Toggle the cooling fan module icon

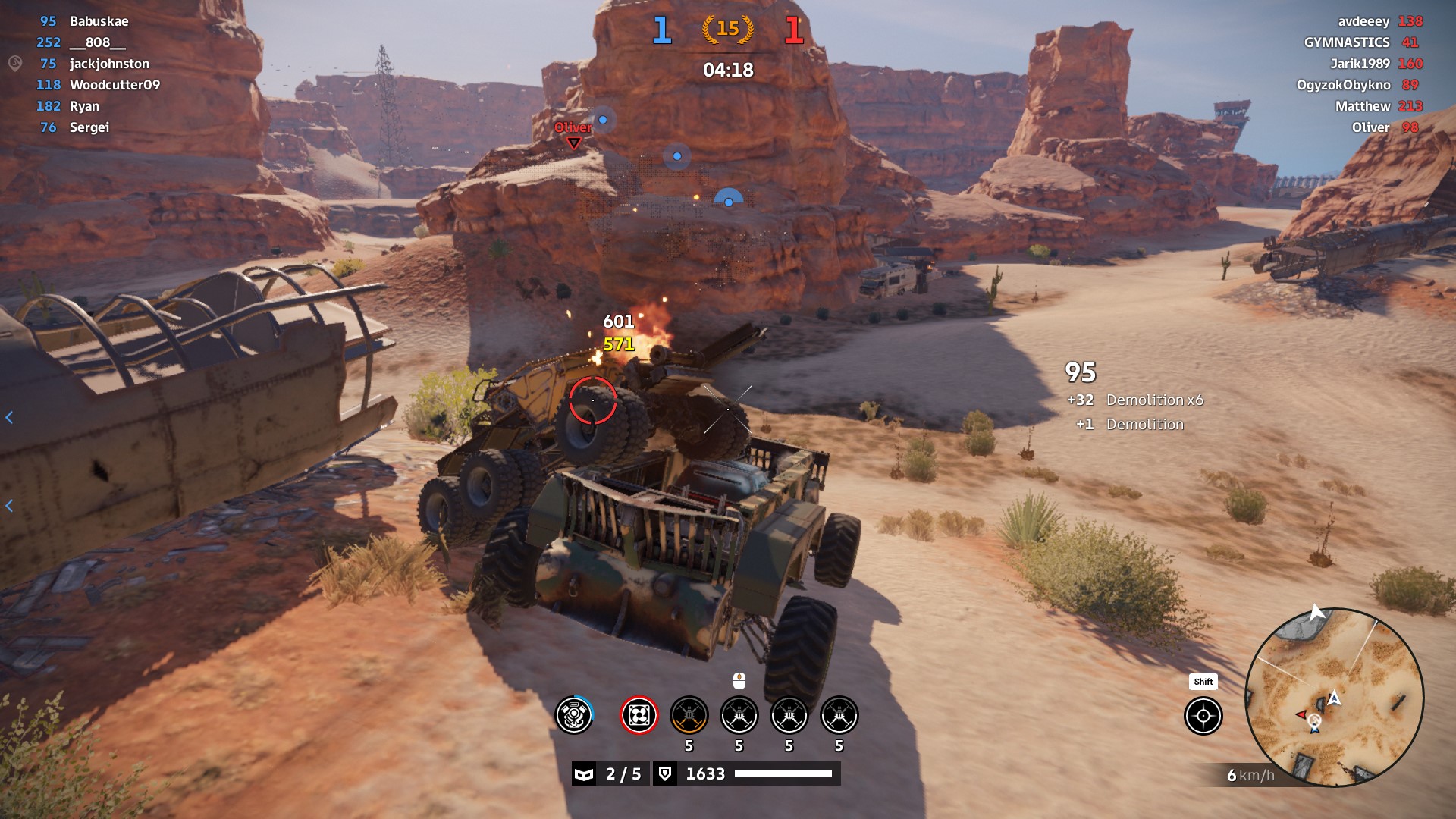click(x=639, y=715)
